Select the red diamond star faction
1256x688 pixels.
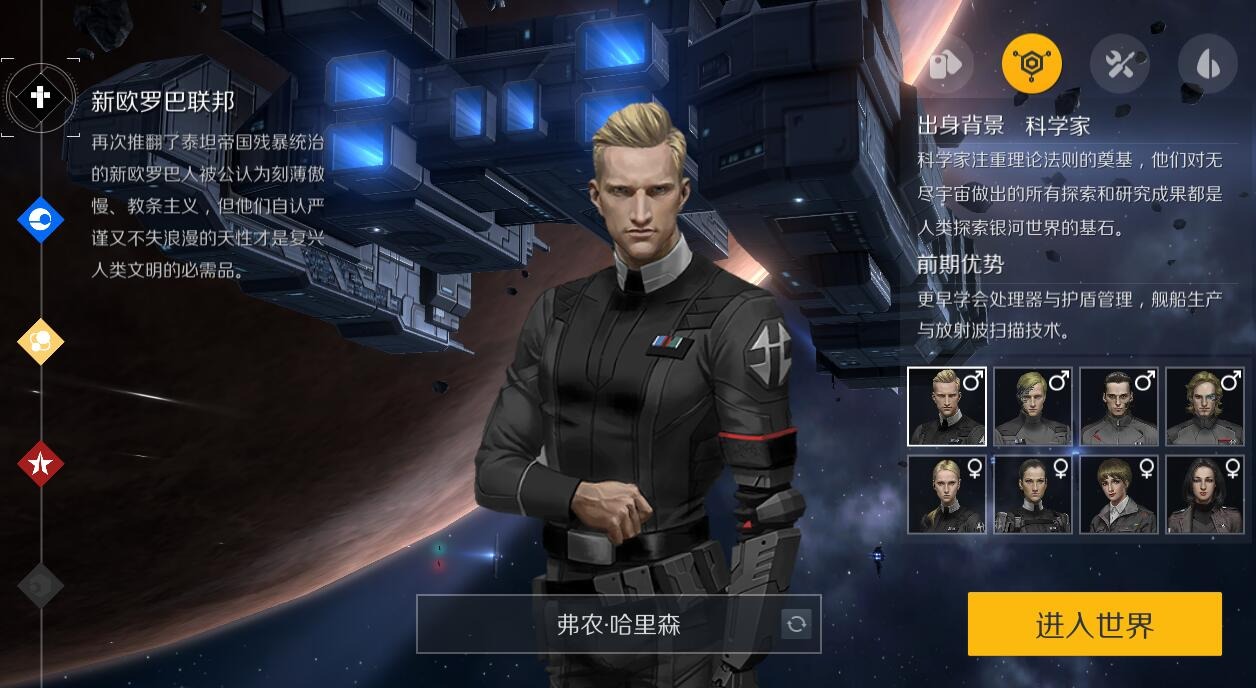point(40,463)
